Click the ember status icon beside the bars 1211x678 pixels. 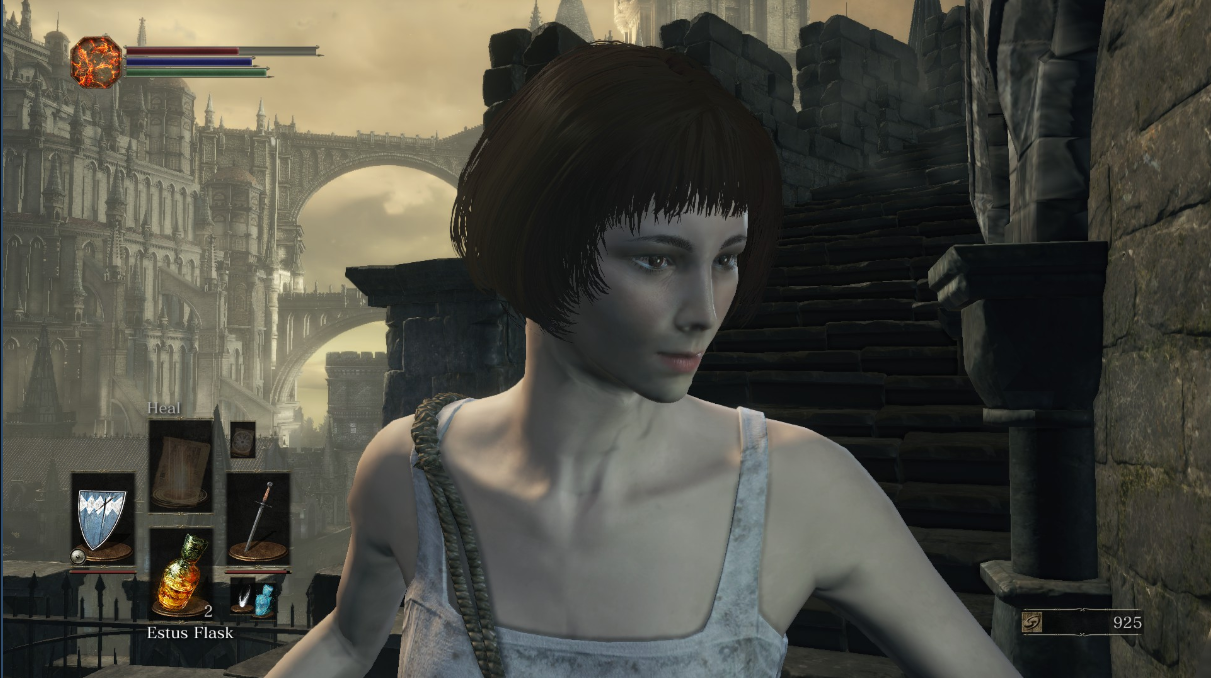pyautogui.click(x=97, y=61)
